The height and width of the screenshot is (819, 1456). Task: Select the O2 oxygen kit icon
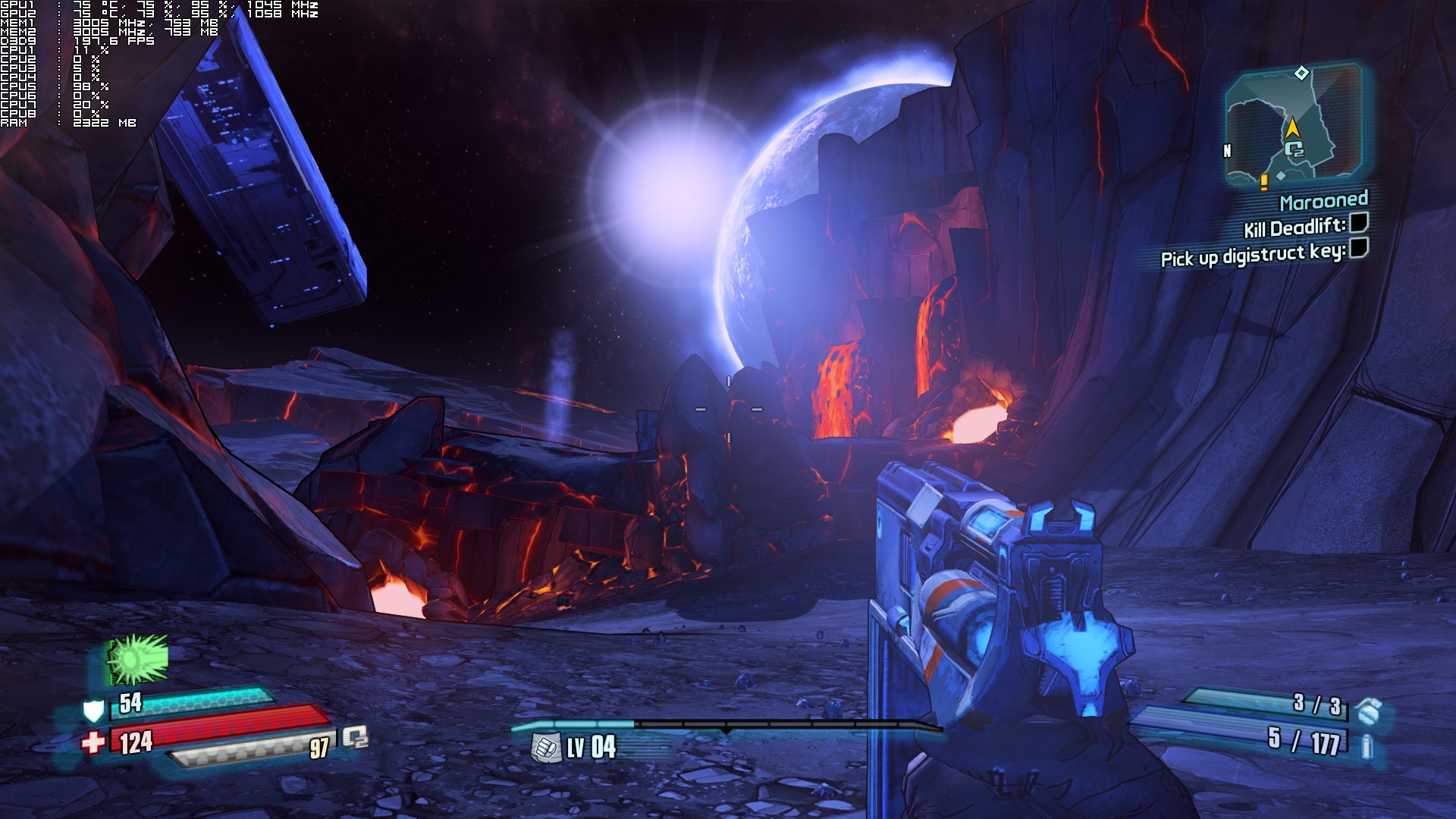(x=355, y=737)
